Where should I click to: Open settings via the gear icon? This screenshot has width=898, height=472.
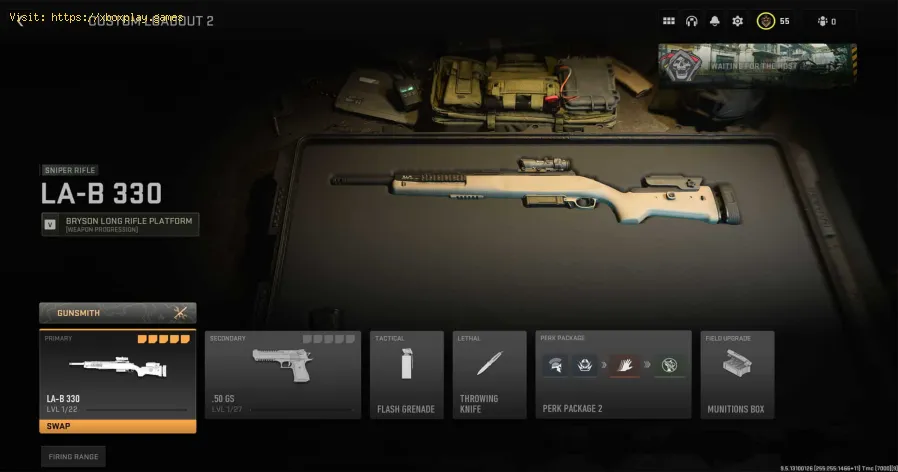click(x=738, y=21)
